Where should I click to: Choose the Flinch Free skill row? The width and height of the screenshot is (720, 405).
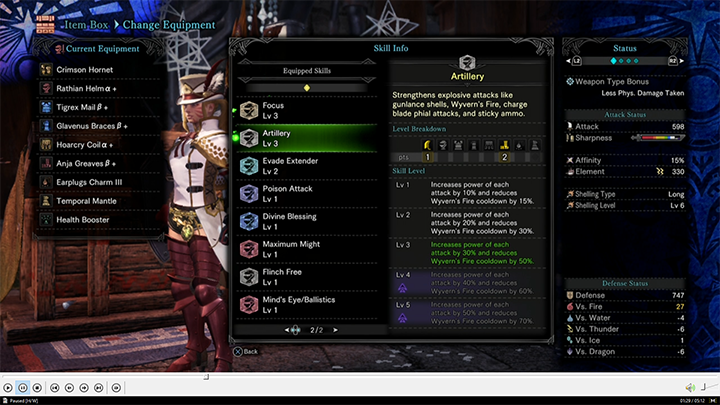[x=300, y=276]
